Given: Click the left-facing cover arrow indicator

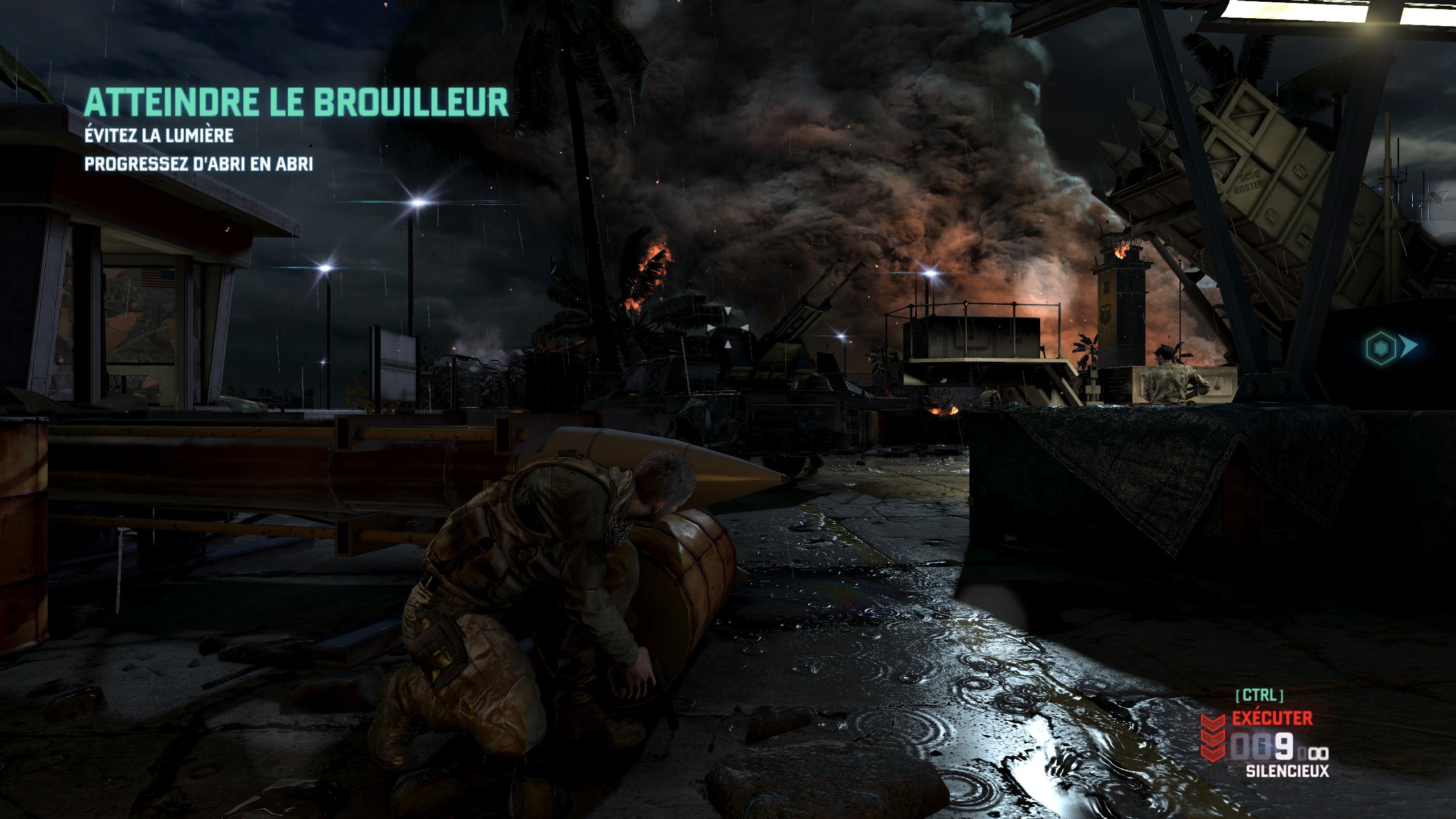Looking at the screenshot, I should point(744,328).
